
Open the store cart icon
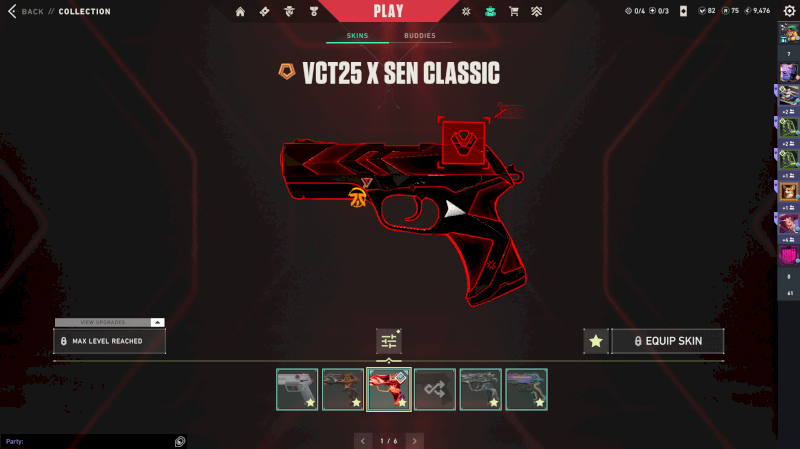coord(514,12)
